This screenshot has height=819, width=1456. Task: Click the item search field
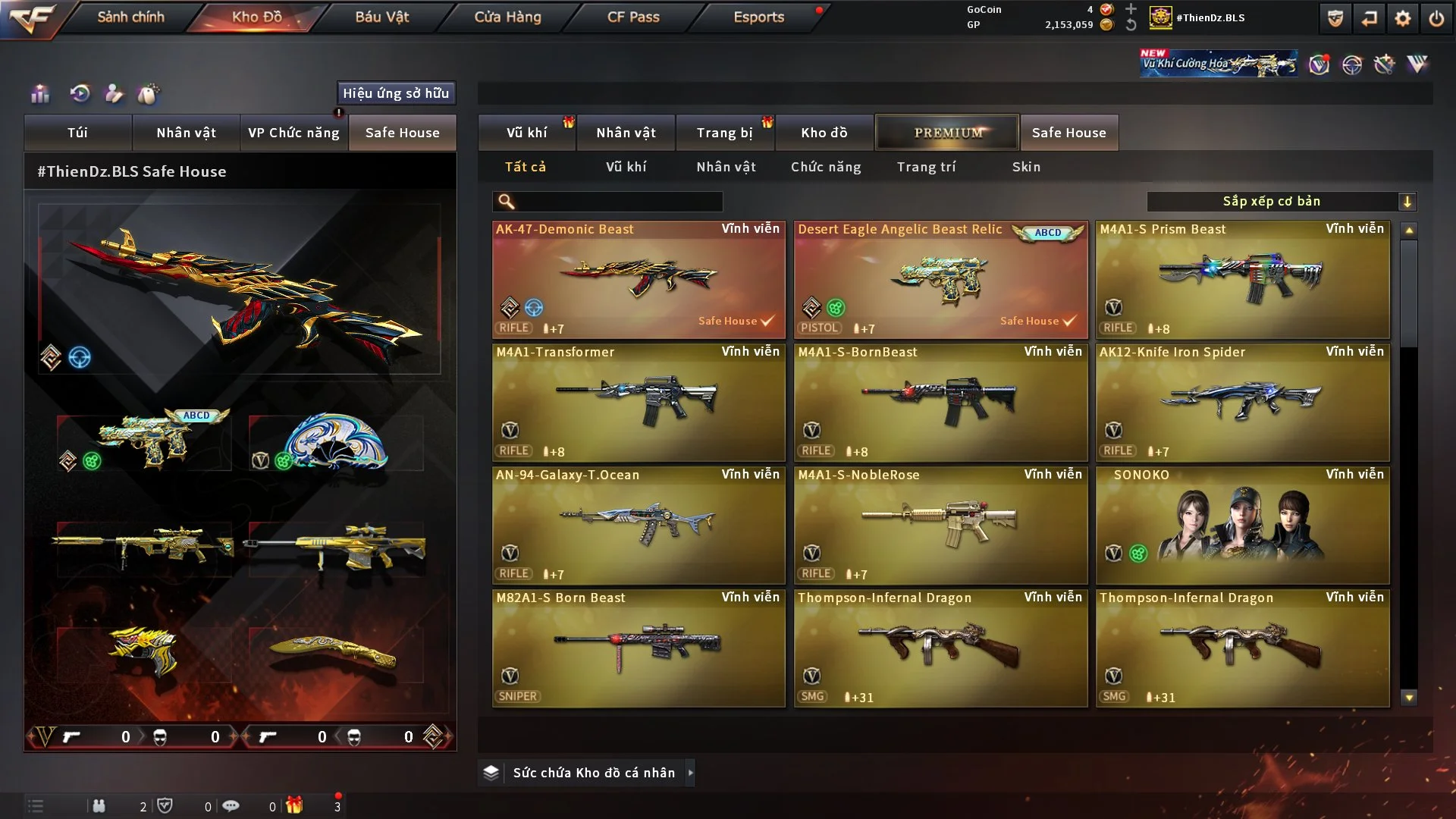(618, 201)
